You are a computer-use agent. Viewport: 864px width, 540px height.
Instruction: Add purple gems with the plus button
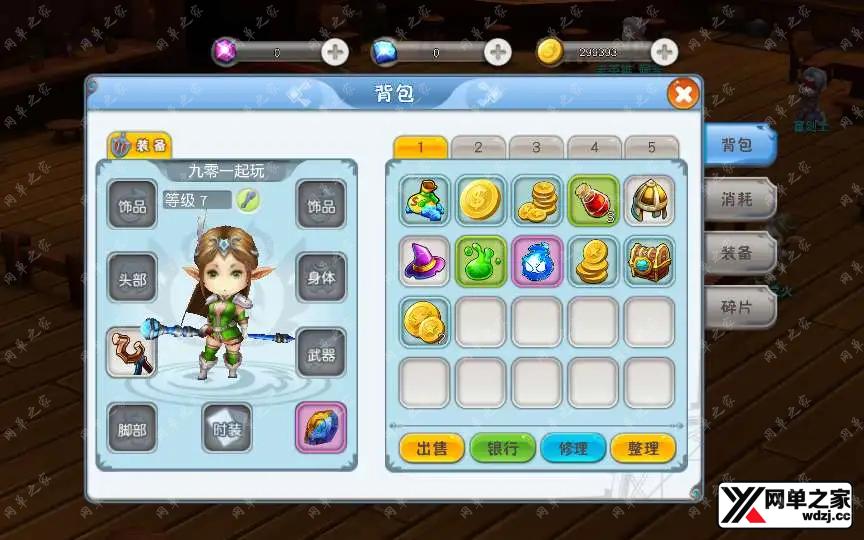335,52
